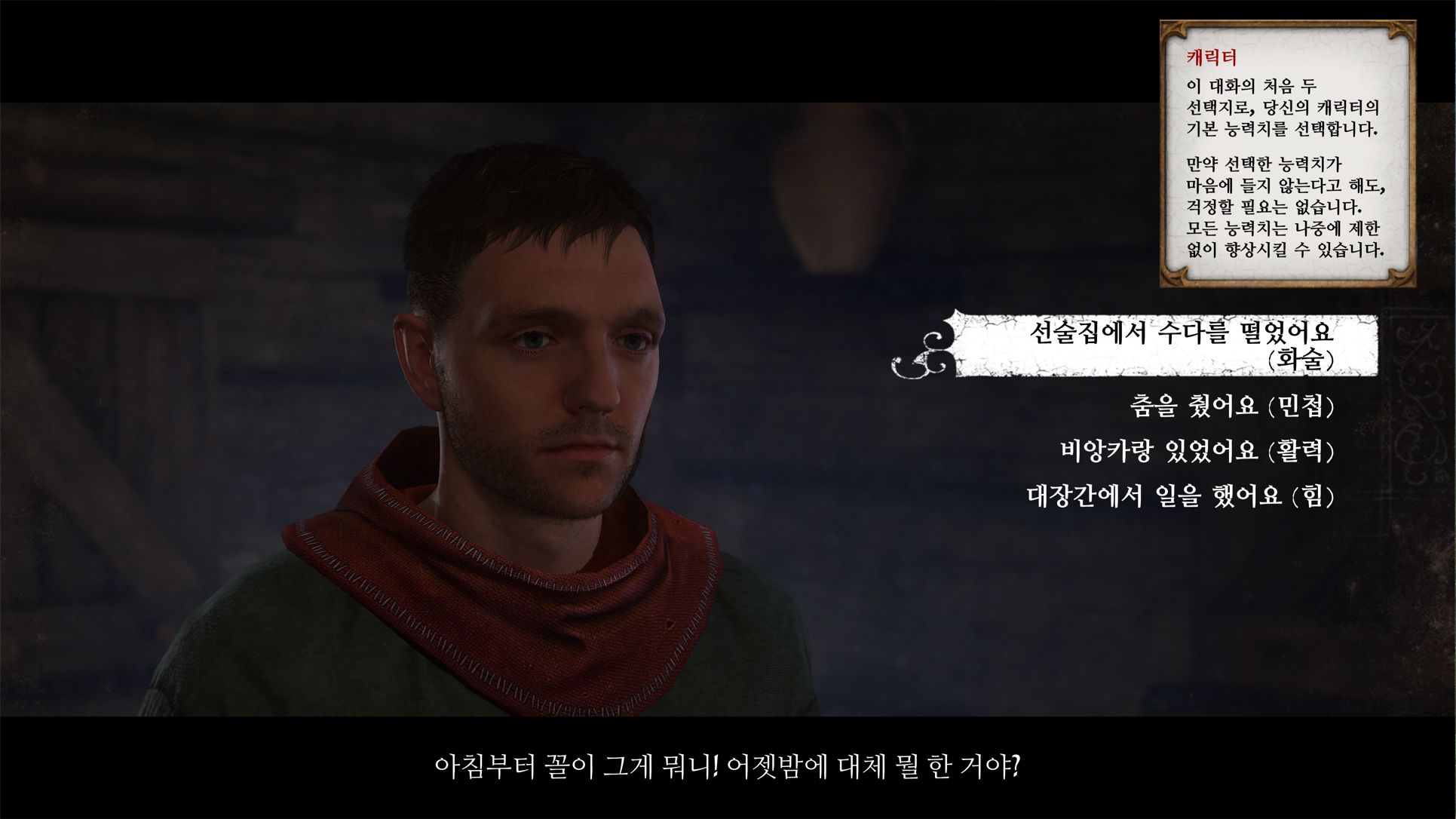Select the 춤을 췄어요 (민첩) dialogue option
Screen dimensions: 1456x819
point(1231,406)
